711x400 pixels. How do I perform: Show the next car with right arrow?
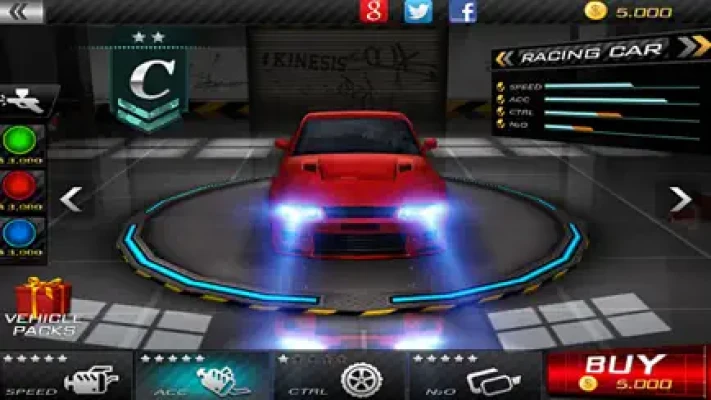680,200
